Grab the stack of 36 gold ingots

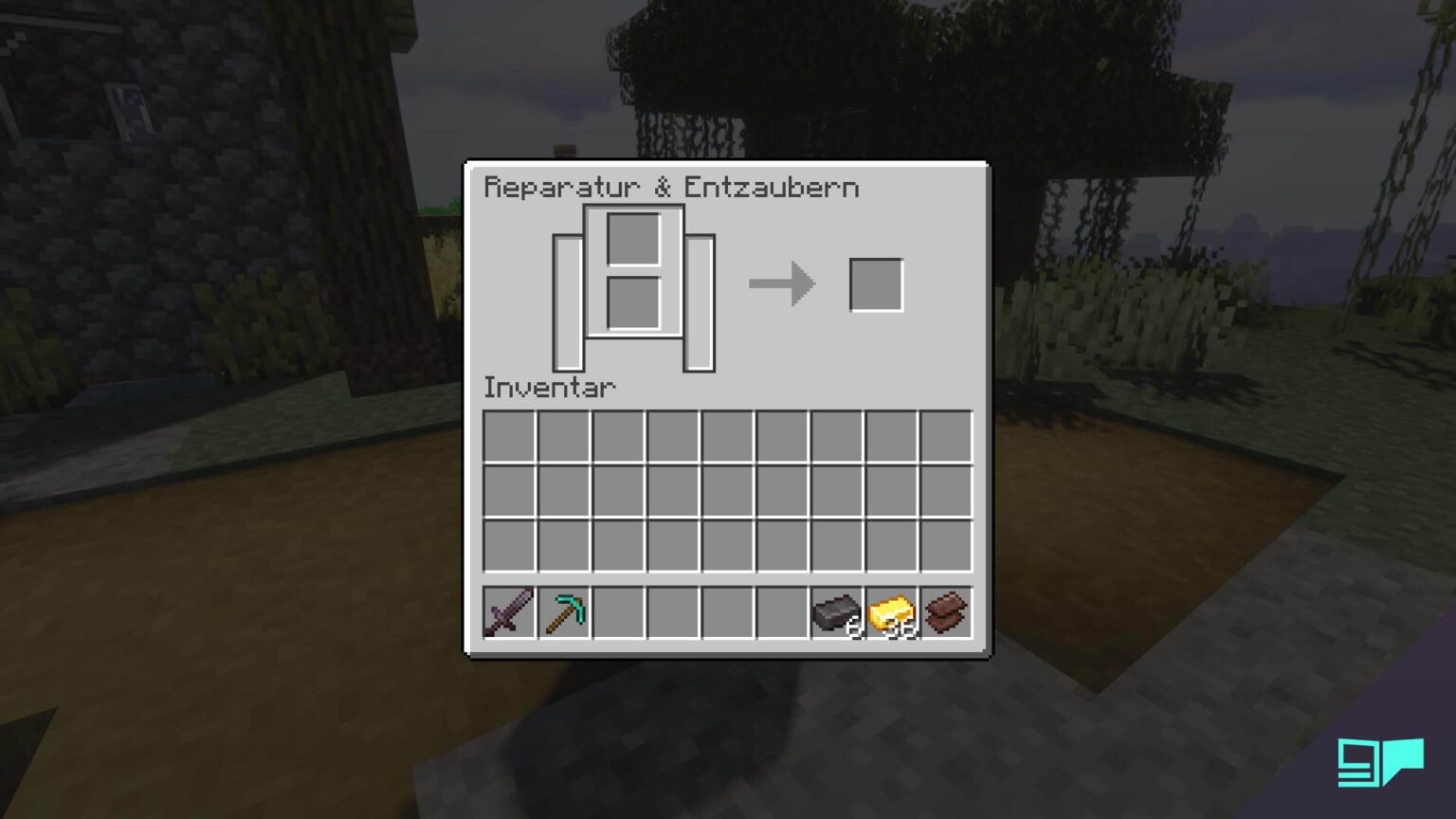[x=891, y=612]
